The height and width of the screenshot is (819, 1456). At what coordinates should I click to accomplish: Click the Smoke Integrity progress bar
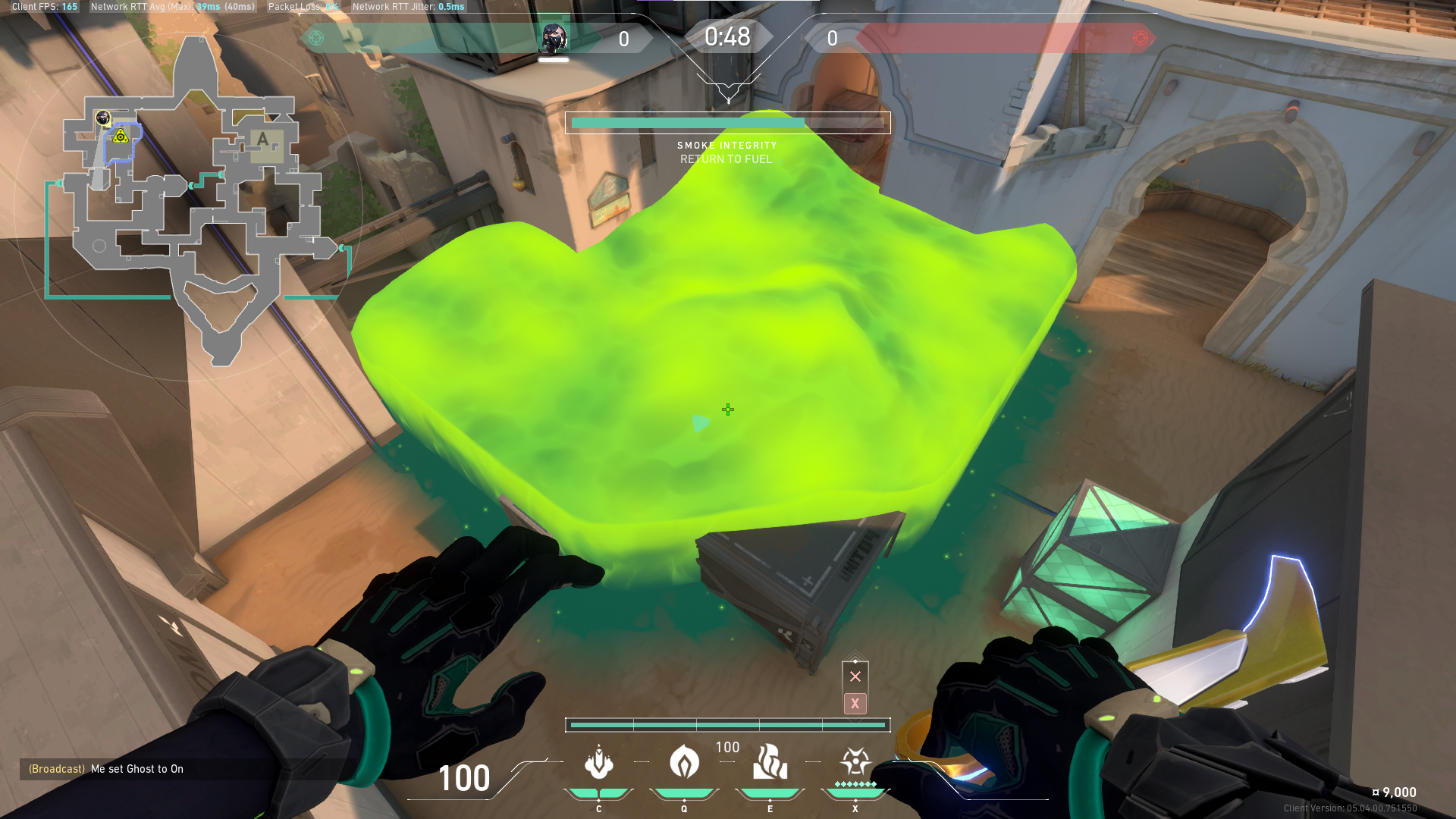(x=728, y=122)
